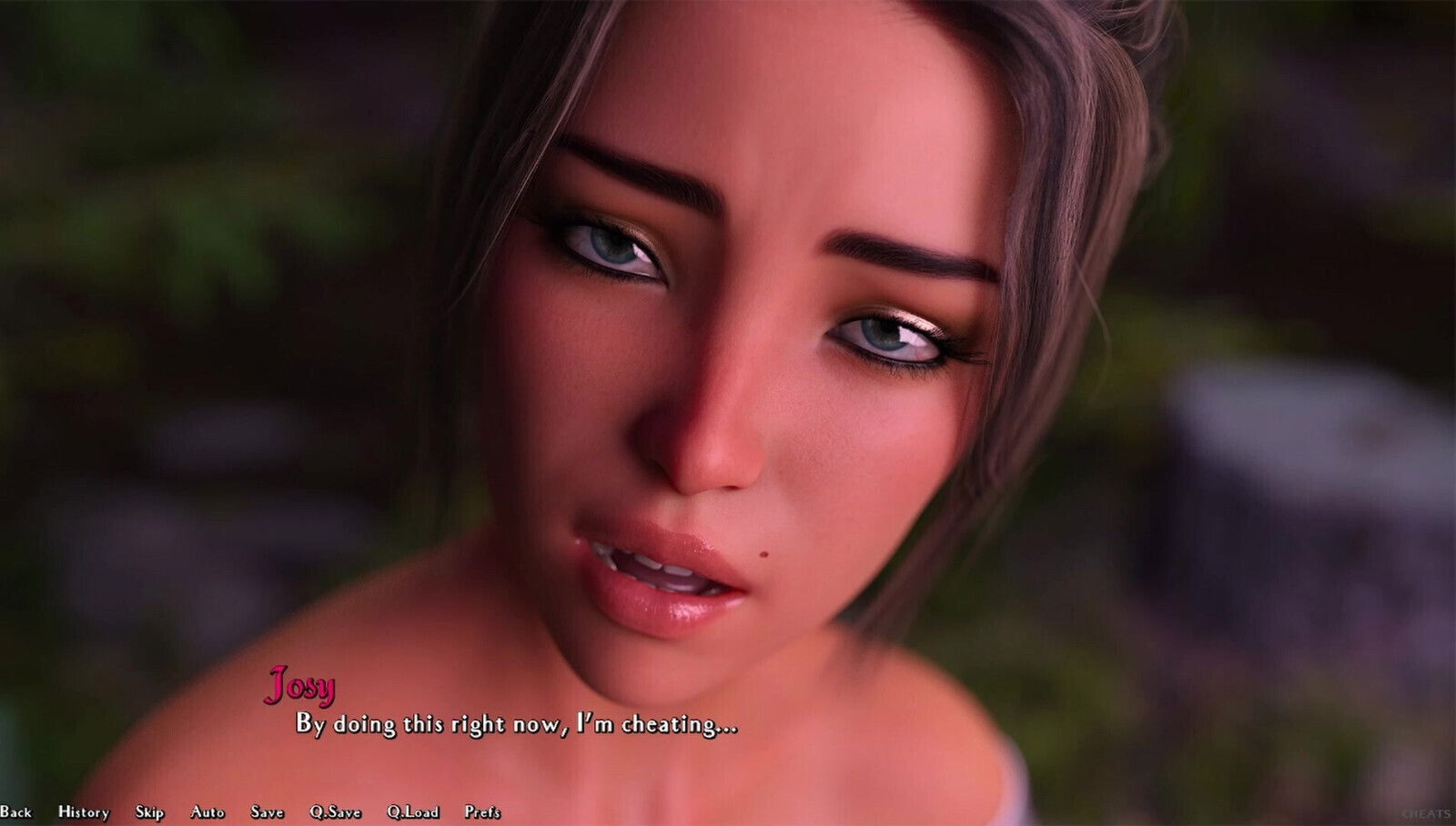Click Q.Load to quick load
Viewport: 1456px width, 826px height.
[412, 812]
